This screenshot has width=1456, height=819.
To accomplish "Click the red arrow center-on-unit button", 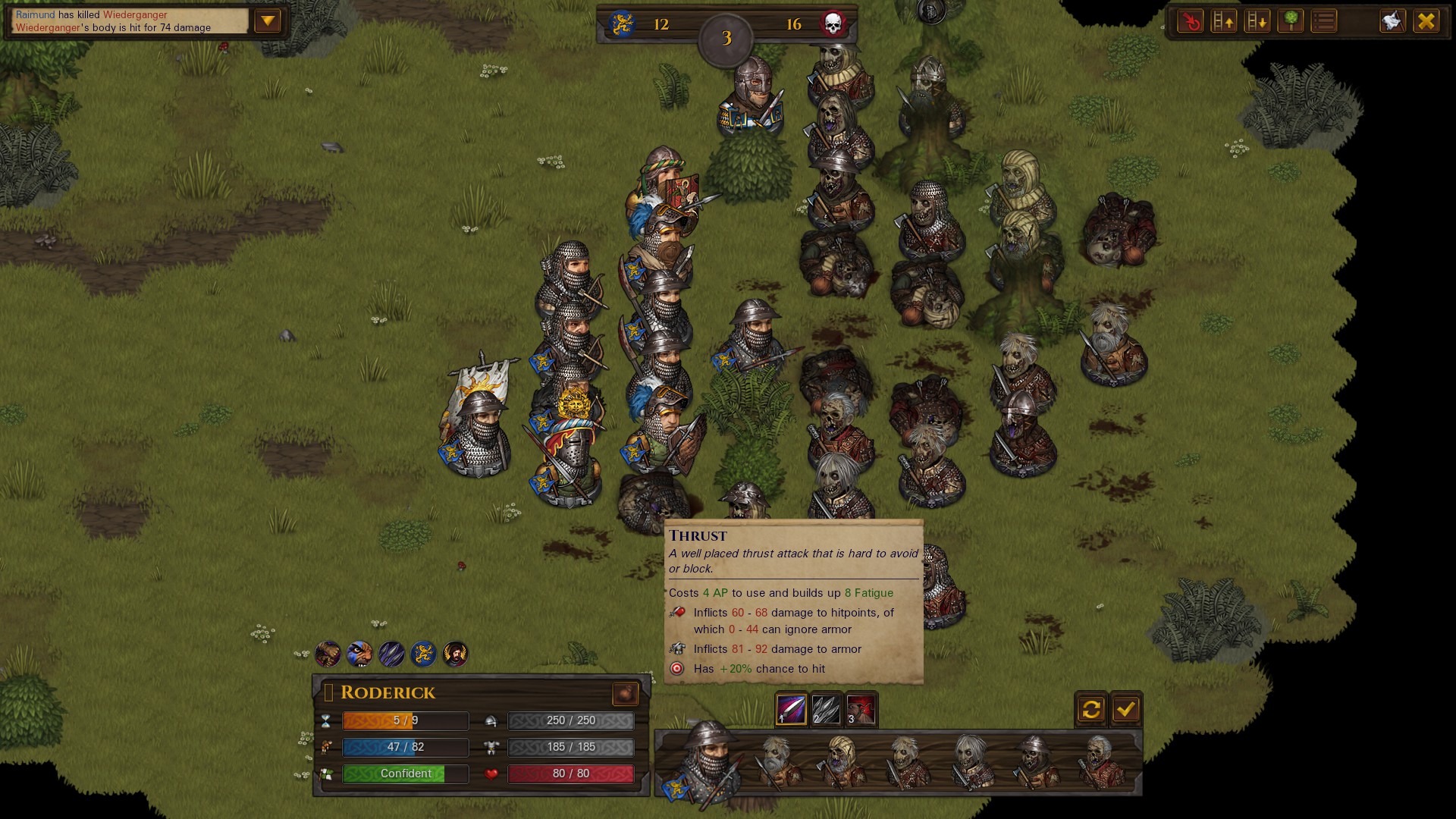I will pyautogui.click(x=1190, y=21).
